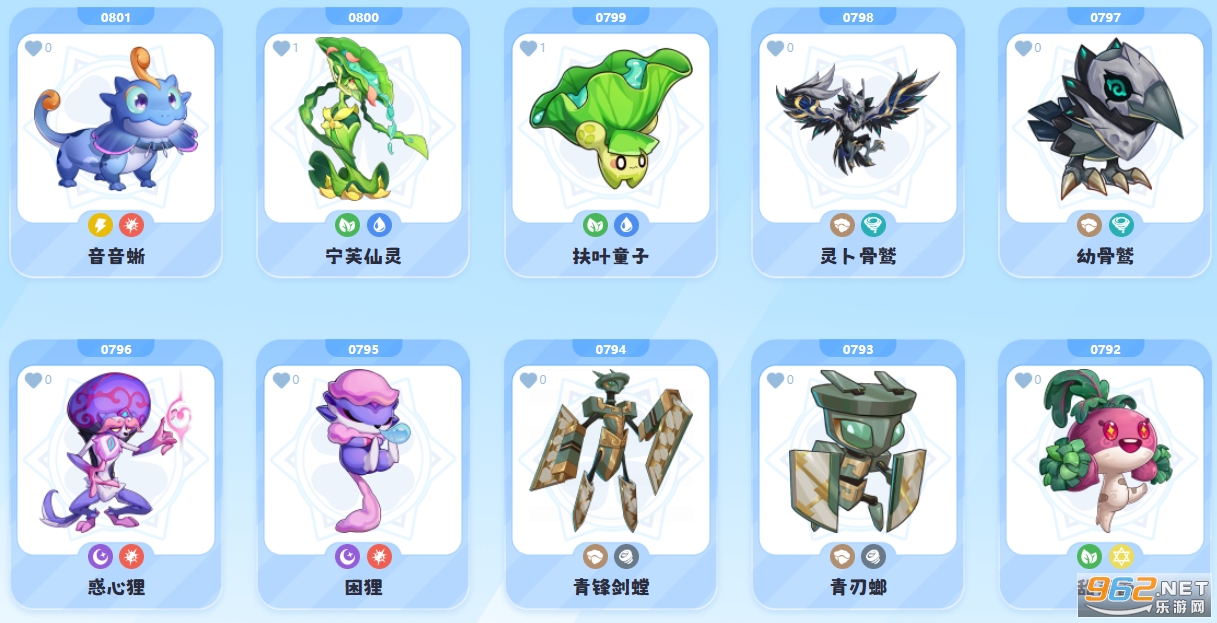The width and height of the screenshot is (1217, 623).
Task: Open the radish creature card numbered 0792
Action: [1105, 460]
